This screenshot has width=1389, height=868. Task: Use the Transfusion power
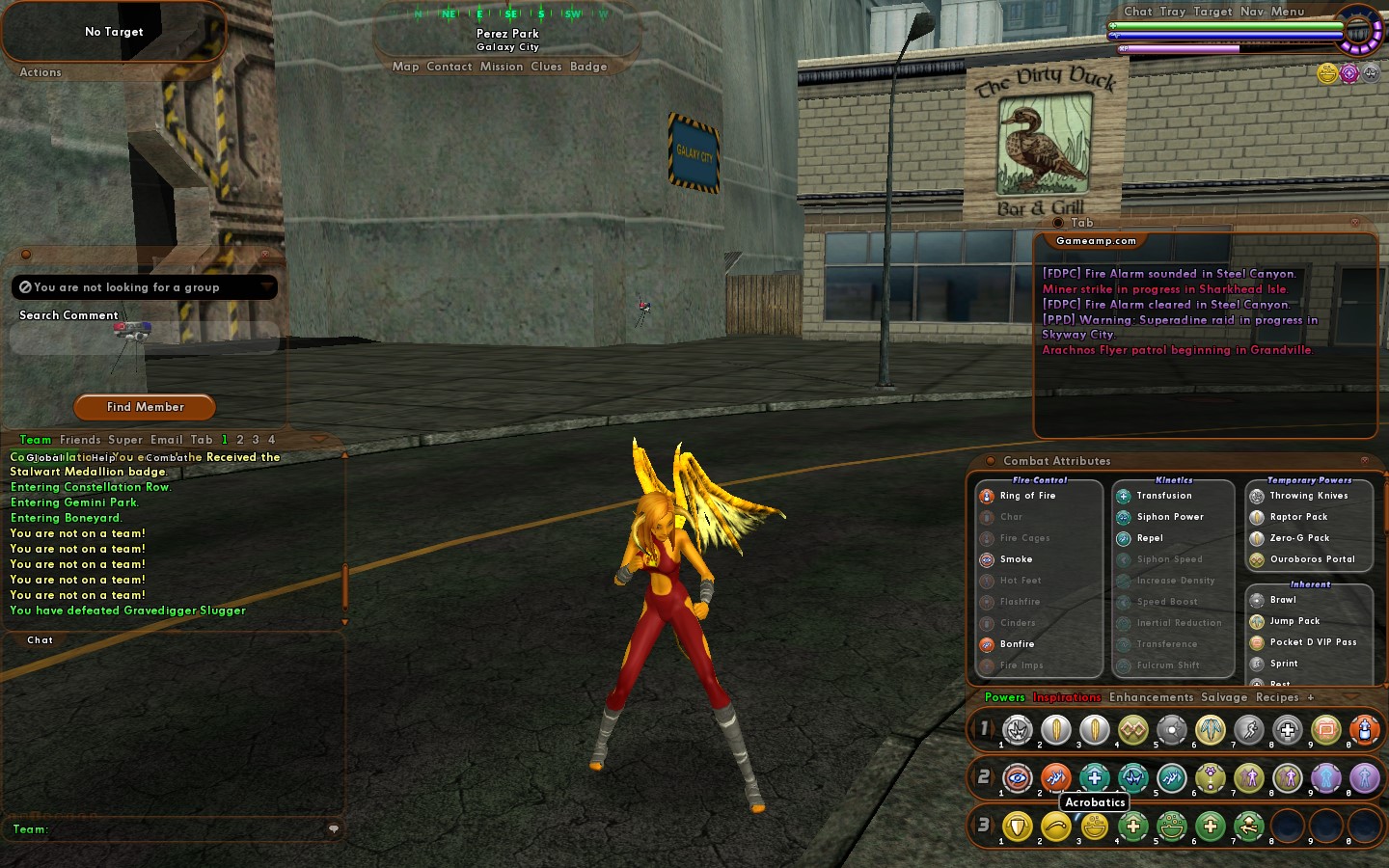pos(1163,496)
